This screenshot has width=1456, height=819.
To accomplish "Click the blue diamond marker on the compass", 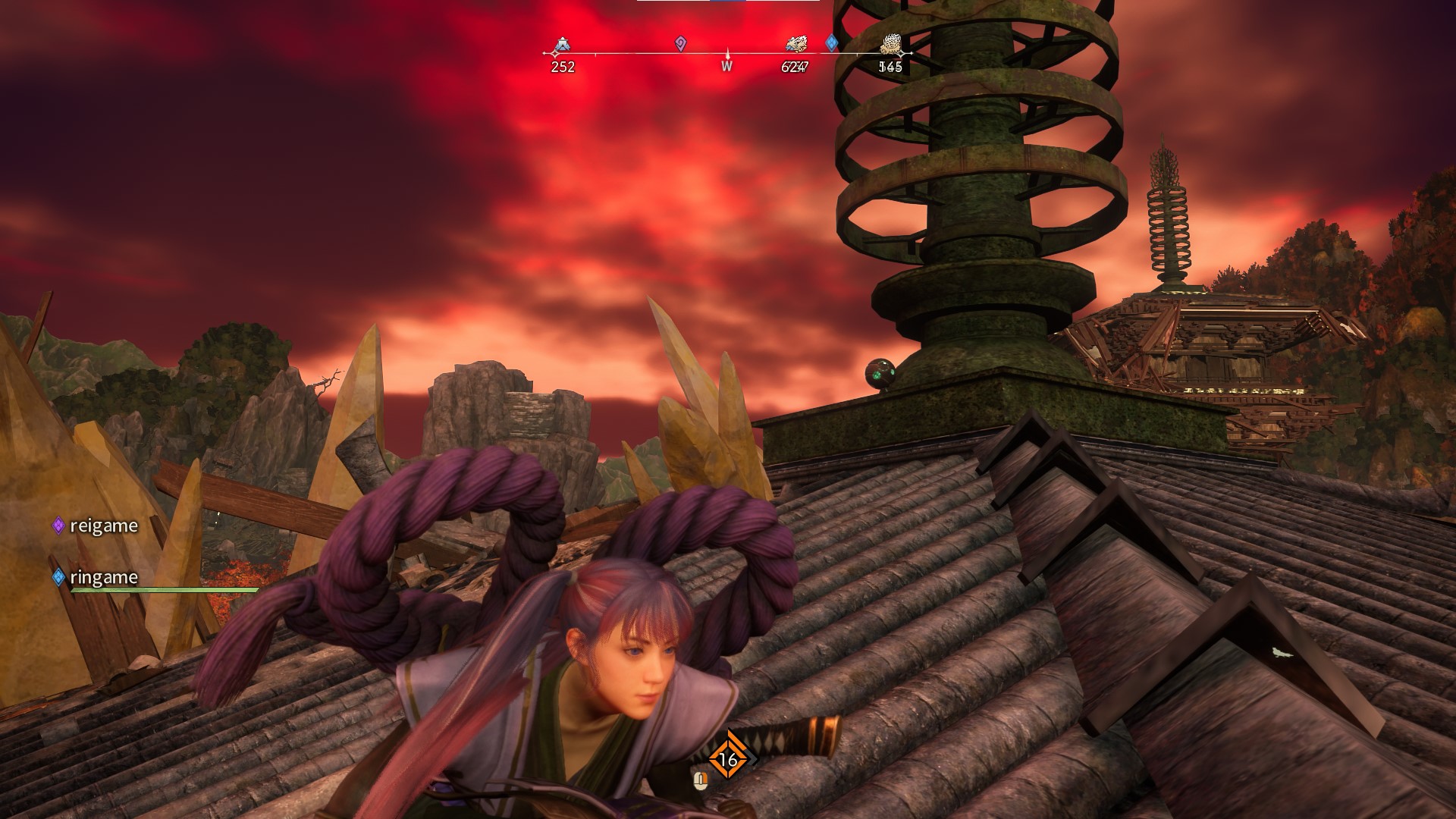I will (x=831, y=42).
